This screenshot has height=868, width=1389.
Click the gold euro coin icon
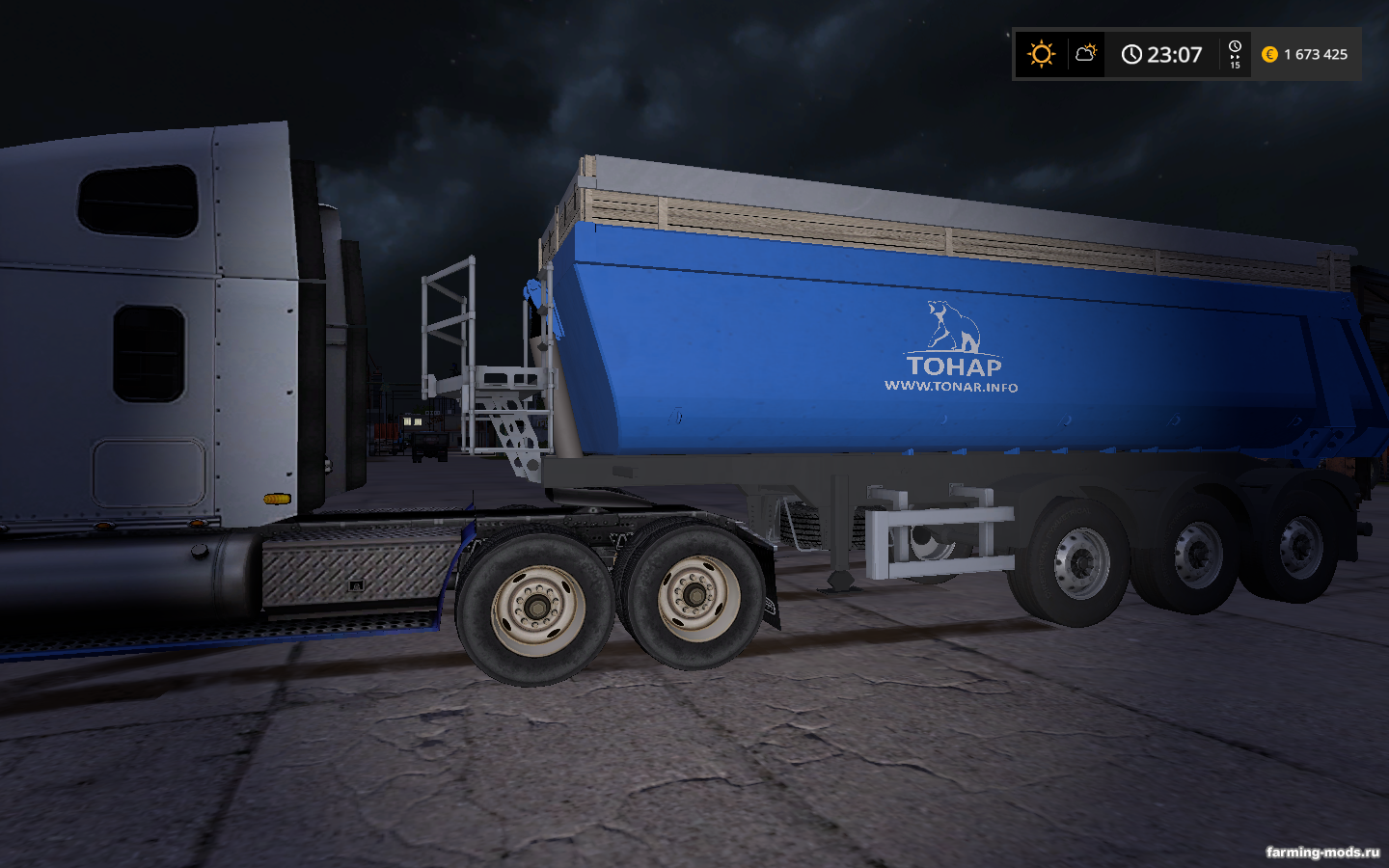pos(1269,55)
